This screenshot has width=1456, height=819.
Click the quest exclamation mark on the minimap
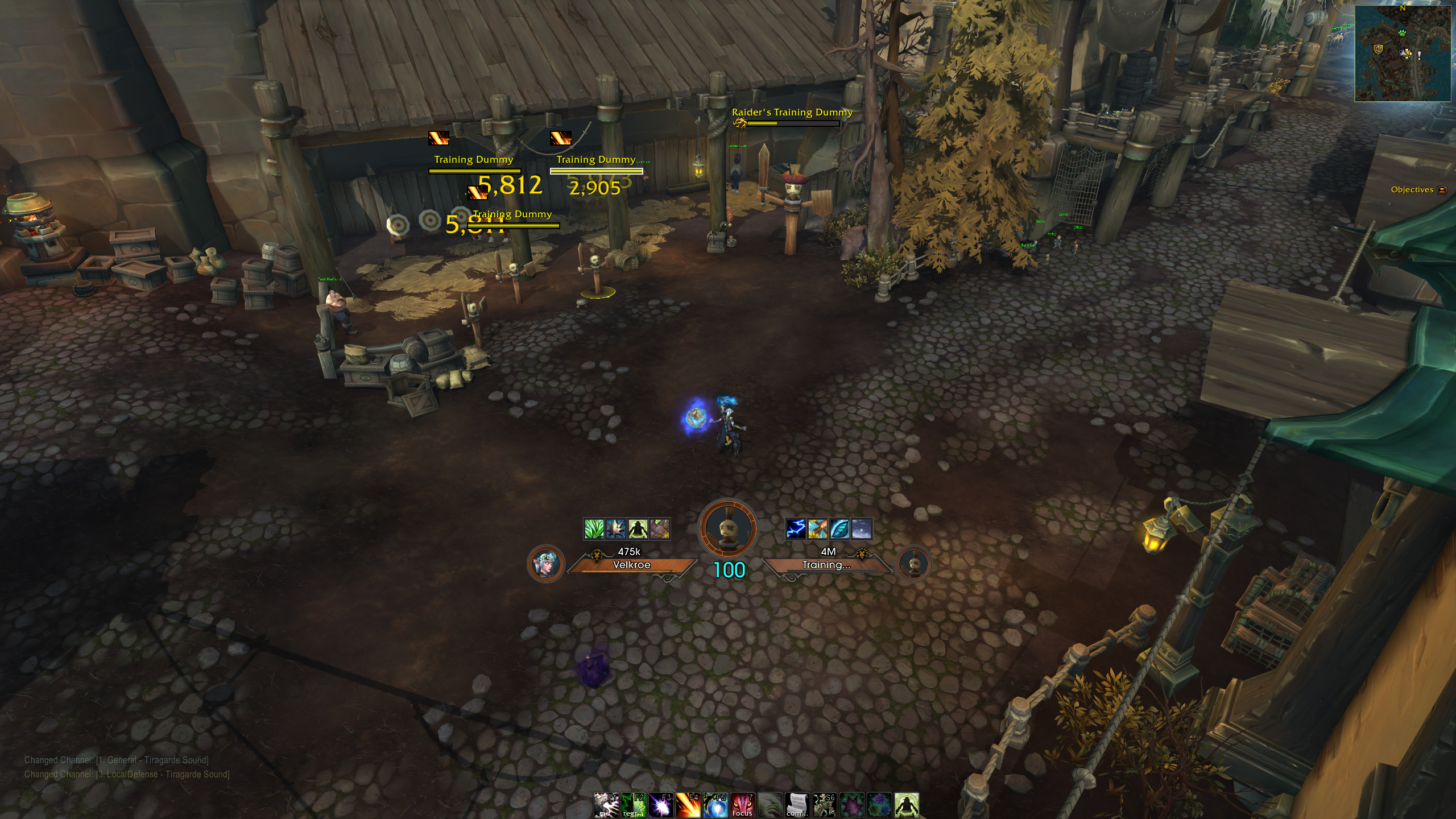pyautogui.click(x=1419, y=55)
